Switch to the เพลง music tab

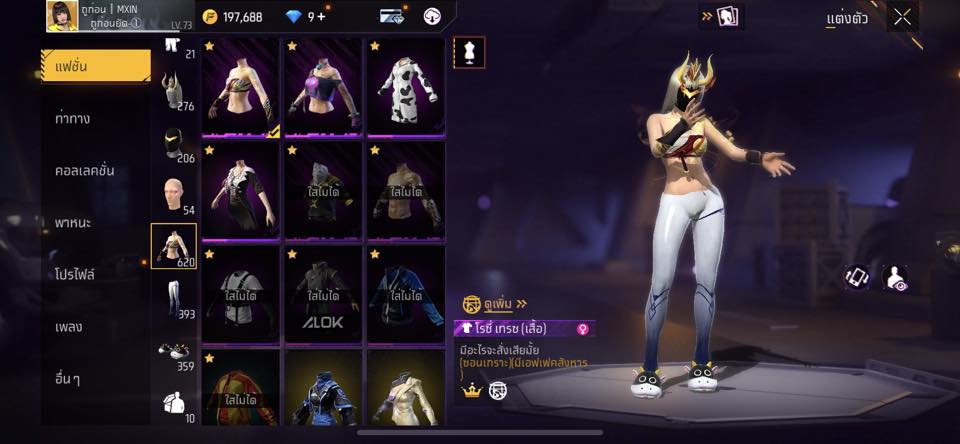click(69, 326)
